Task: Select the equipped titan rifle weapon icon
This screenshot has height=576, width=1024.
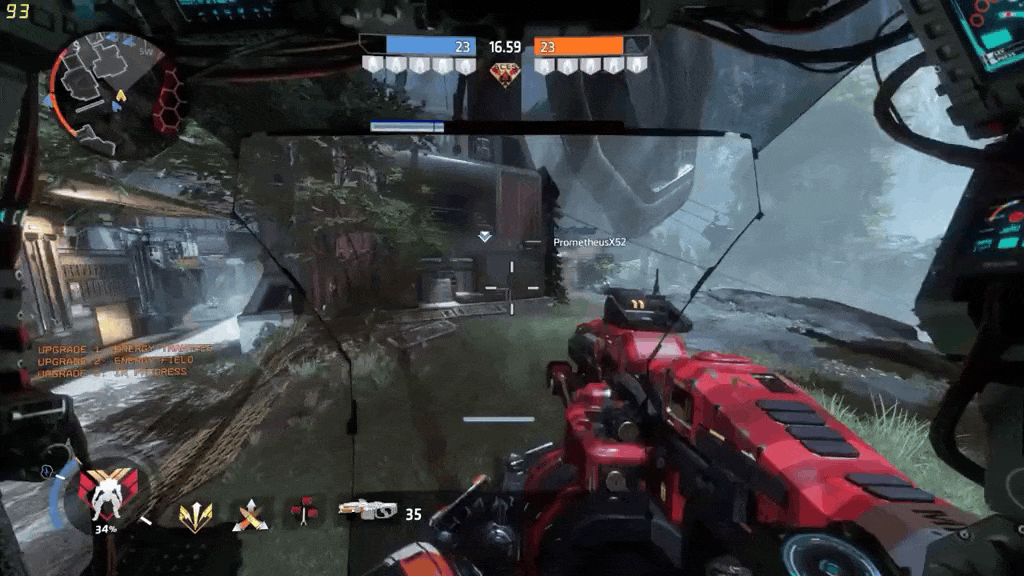Action: click(x=367, y=510)
